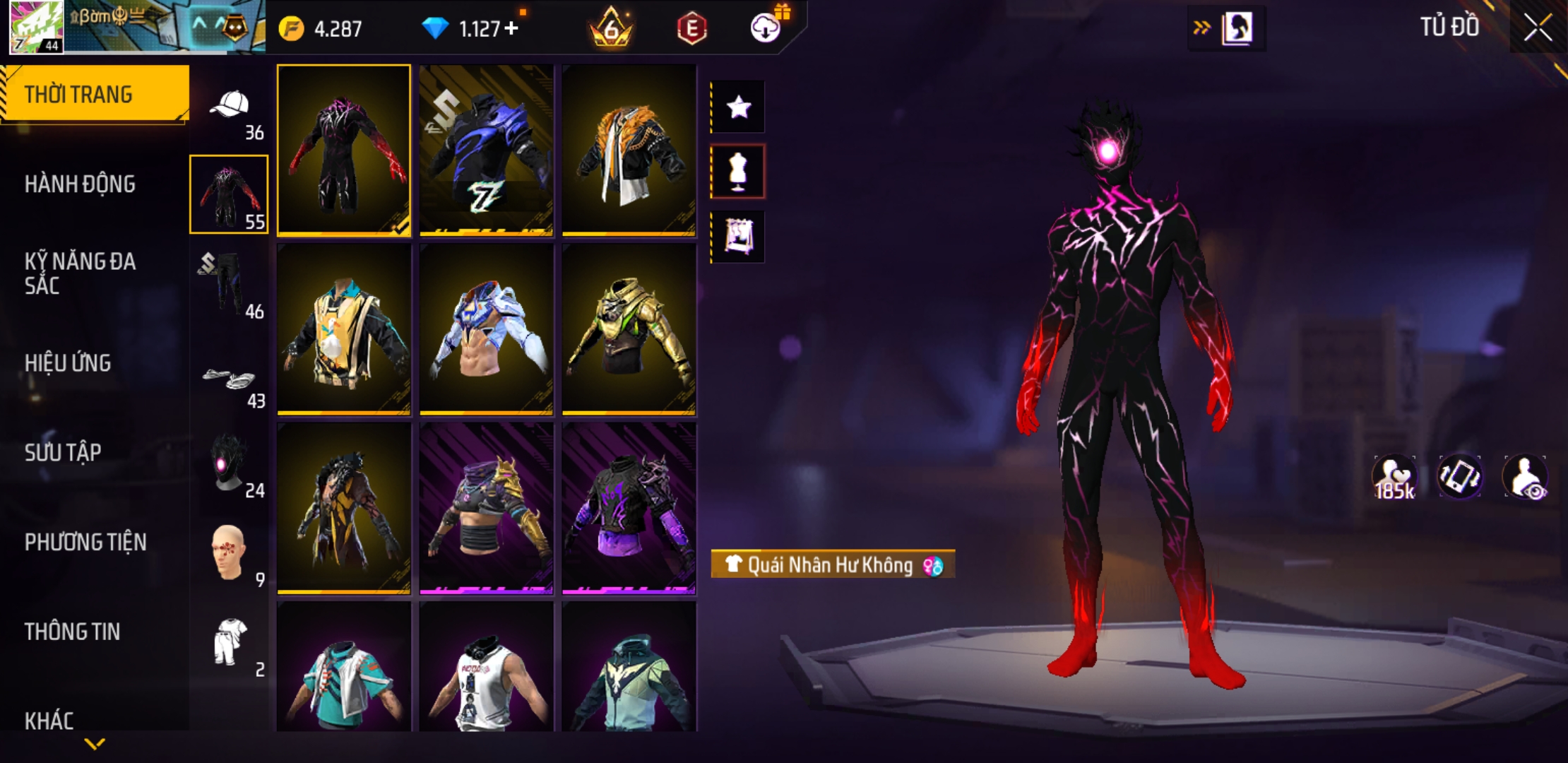The image size is (1568, 763).
Task: Select the HIỆU ỨNG tab
Action: (x=68, y=363)
